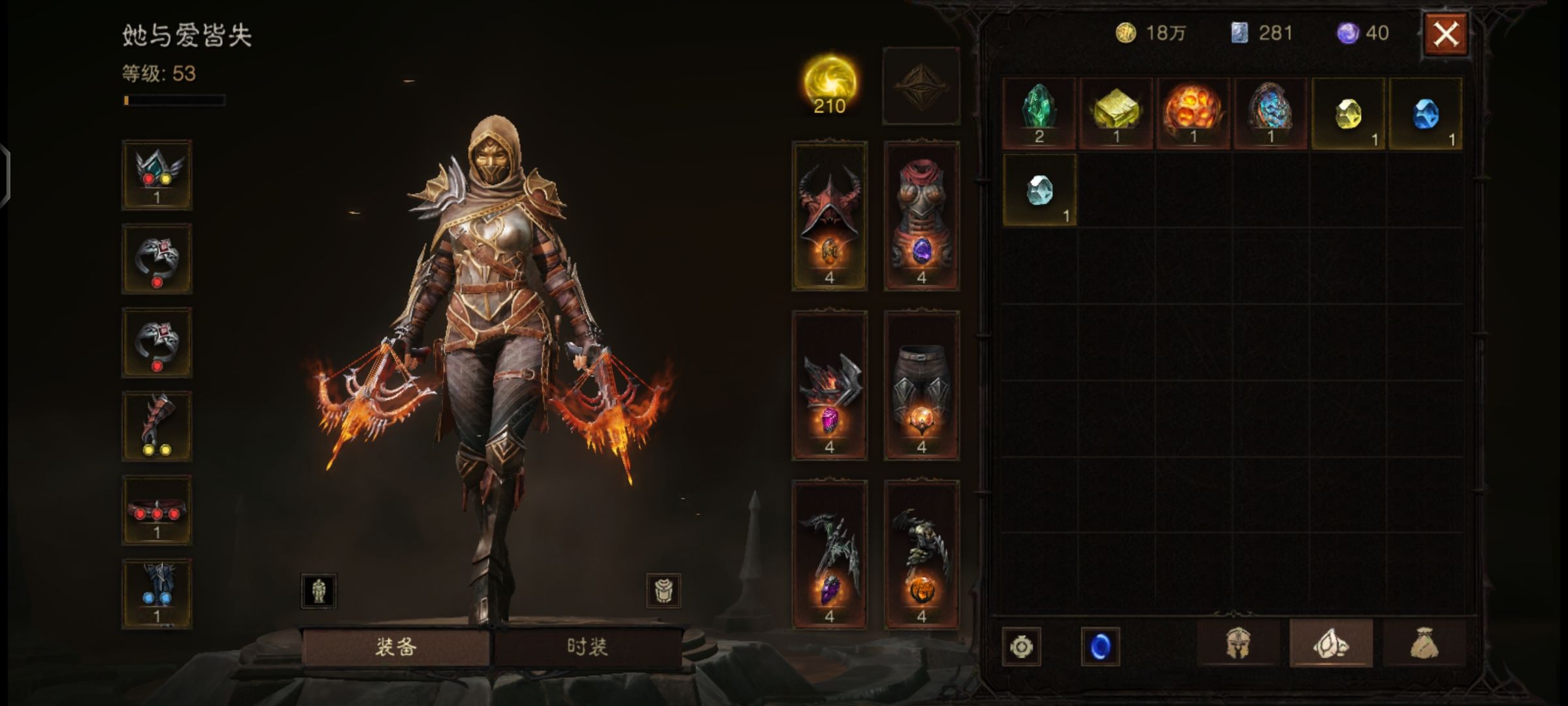Open the equipped pants slot
Screen dimensions: 1568x706
921,386
